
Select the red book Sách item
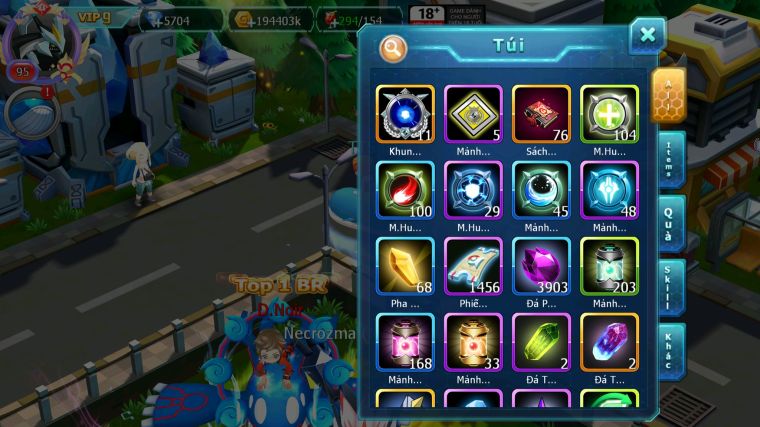coord(541,115)
